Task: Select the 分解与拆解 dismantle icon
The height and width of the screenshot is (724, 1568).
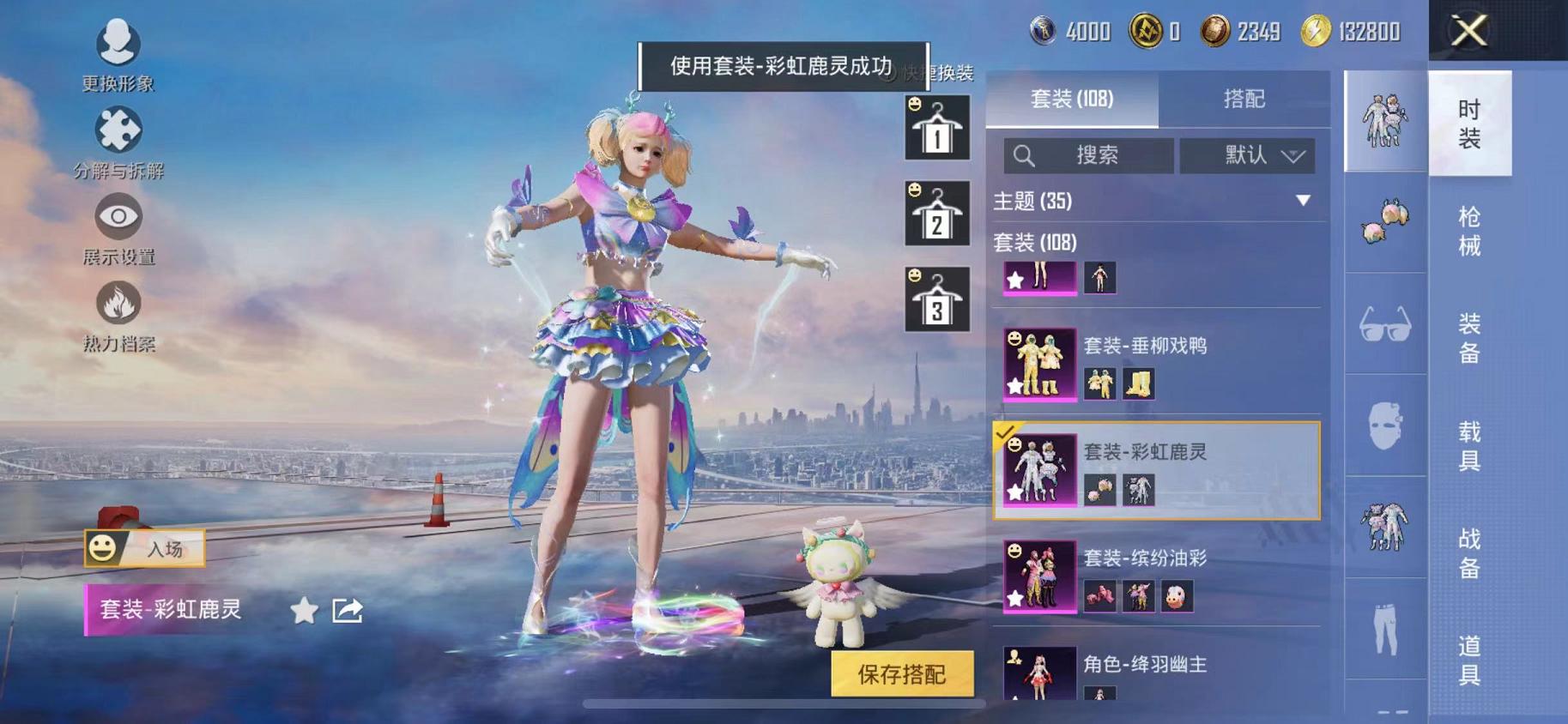Action: click(x=119, y=130)
